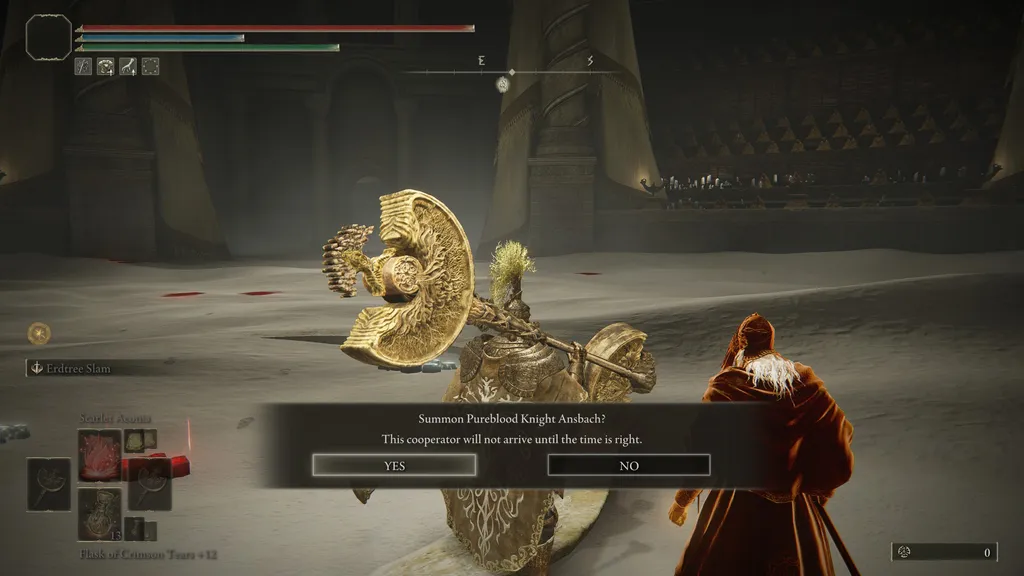1024x576 pixels.
Task: Click the arm-with-arrow buff status icon
Action: tap(128, 67)
